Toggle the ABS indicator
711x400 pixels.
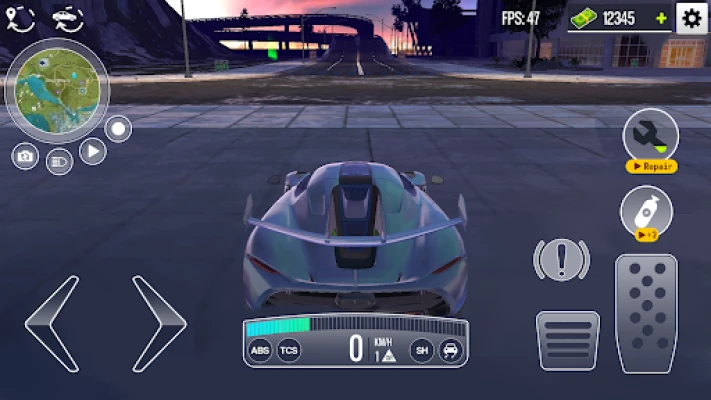260,350
